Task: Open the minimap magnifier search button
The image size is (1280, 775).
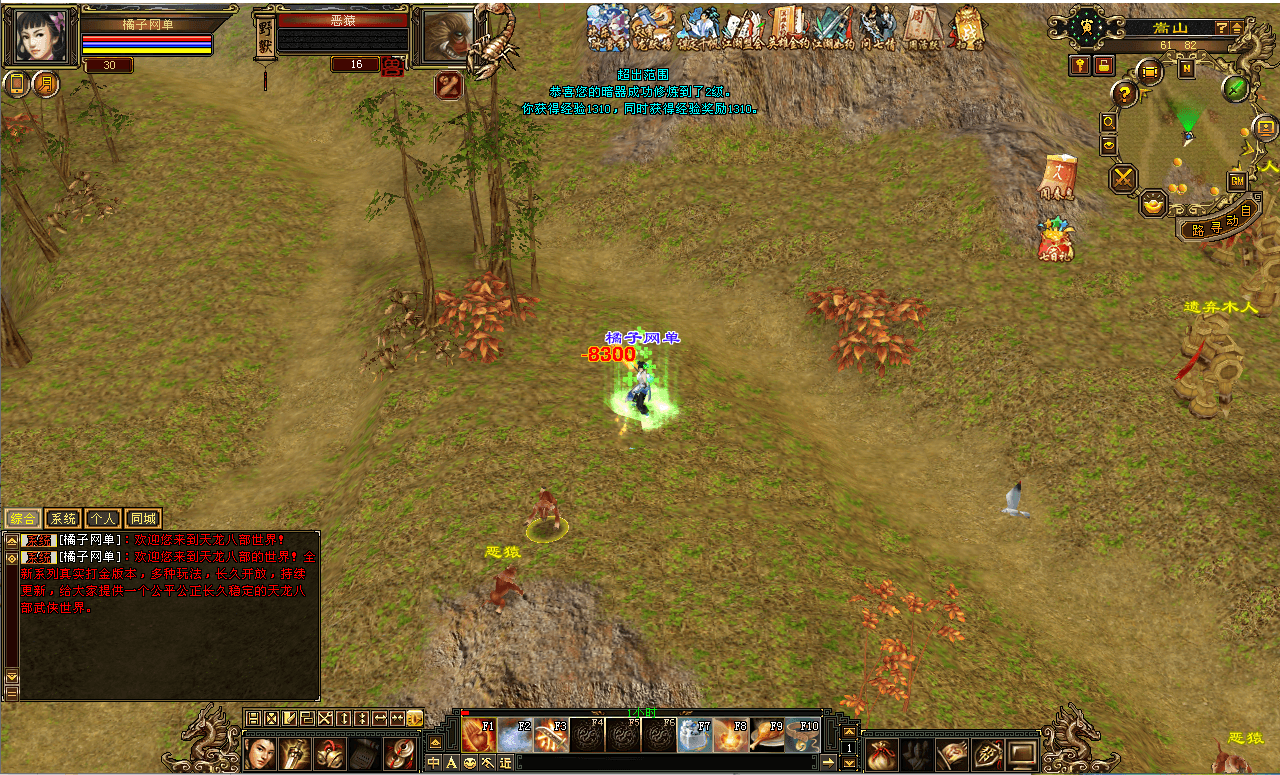Action: (x=1108, y=122)
